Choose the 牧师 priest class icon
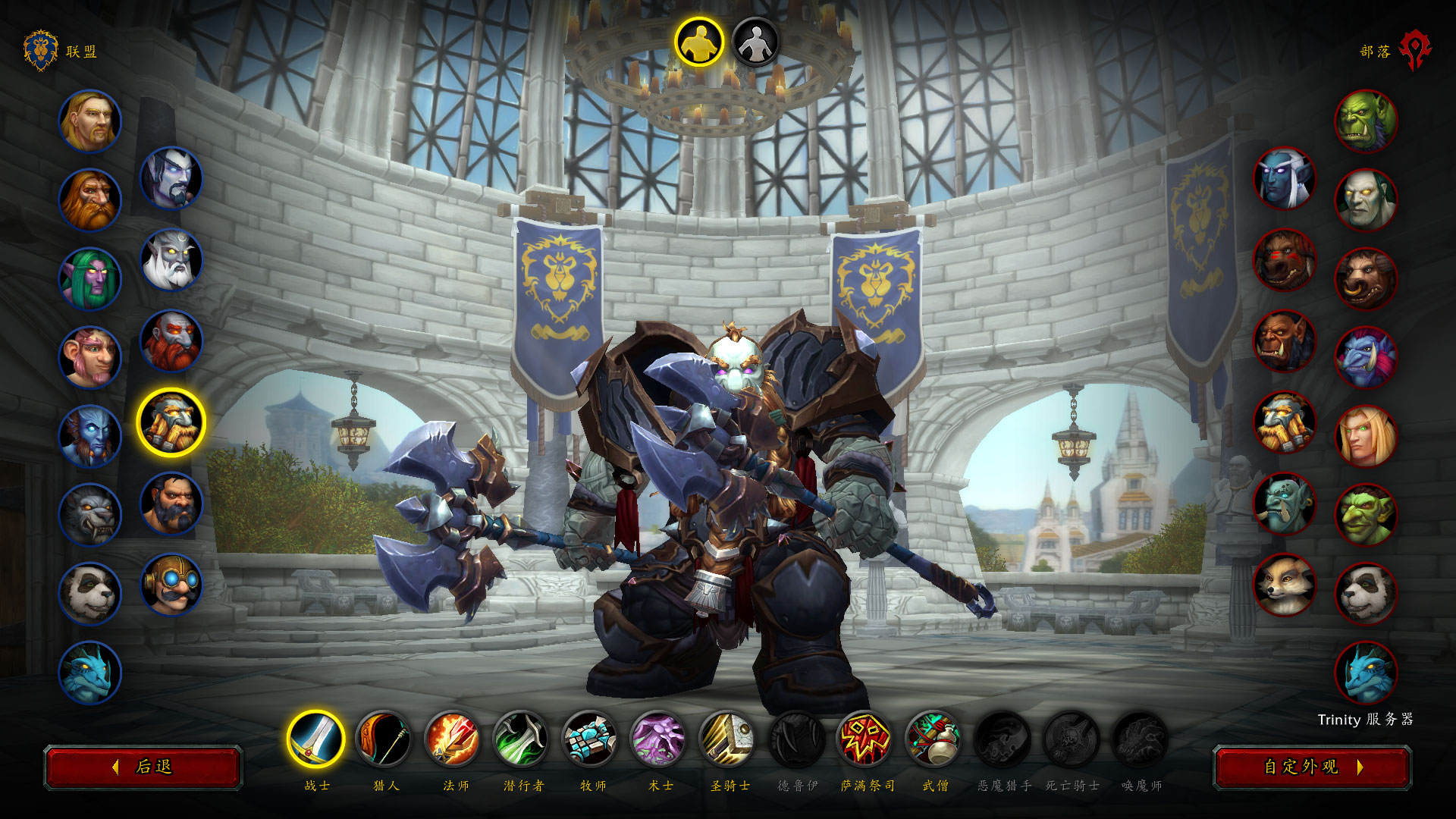 pos(591,739)
